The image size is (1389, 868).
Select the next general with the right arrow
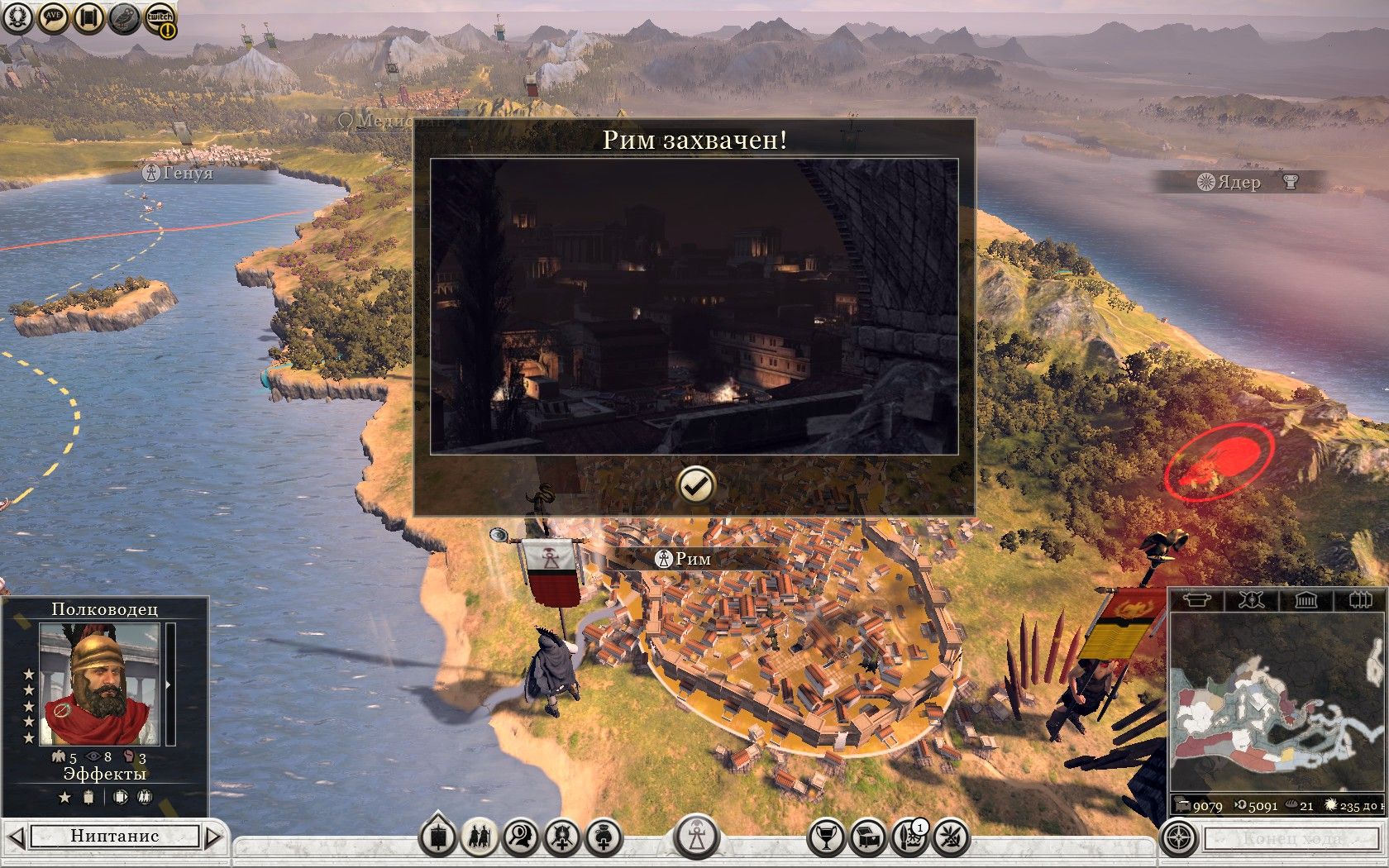(213, 837)
